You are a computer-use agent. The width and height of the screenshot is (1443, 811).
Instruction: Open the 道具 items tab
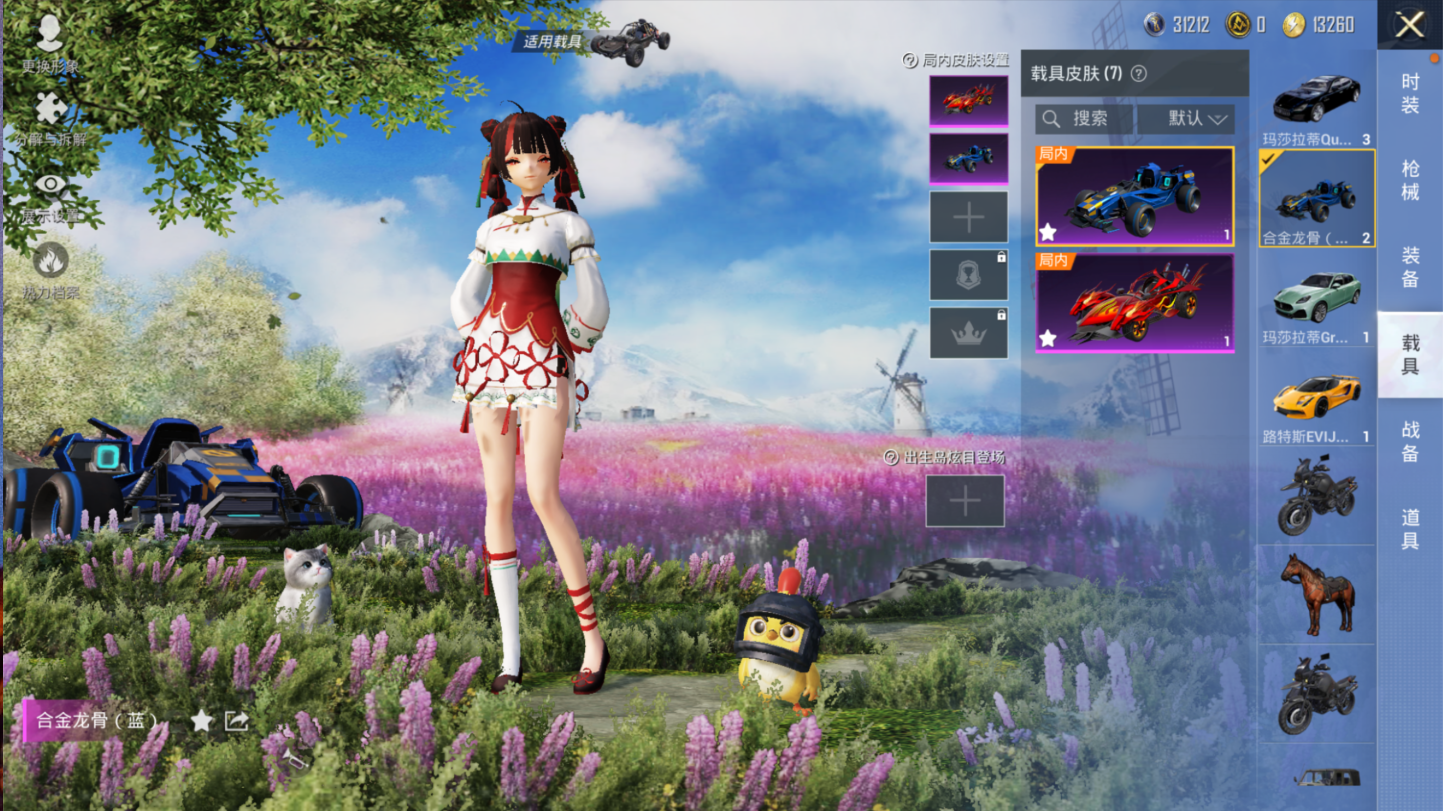coord(1410,529)
